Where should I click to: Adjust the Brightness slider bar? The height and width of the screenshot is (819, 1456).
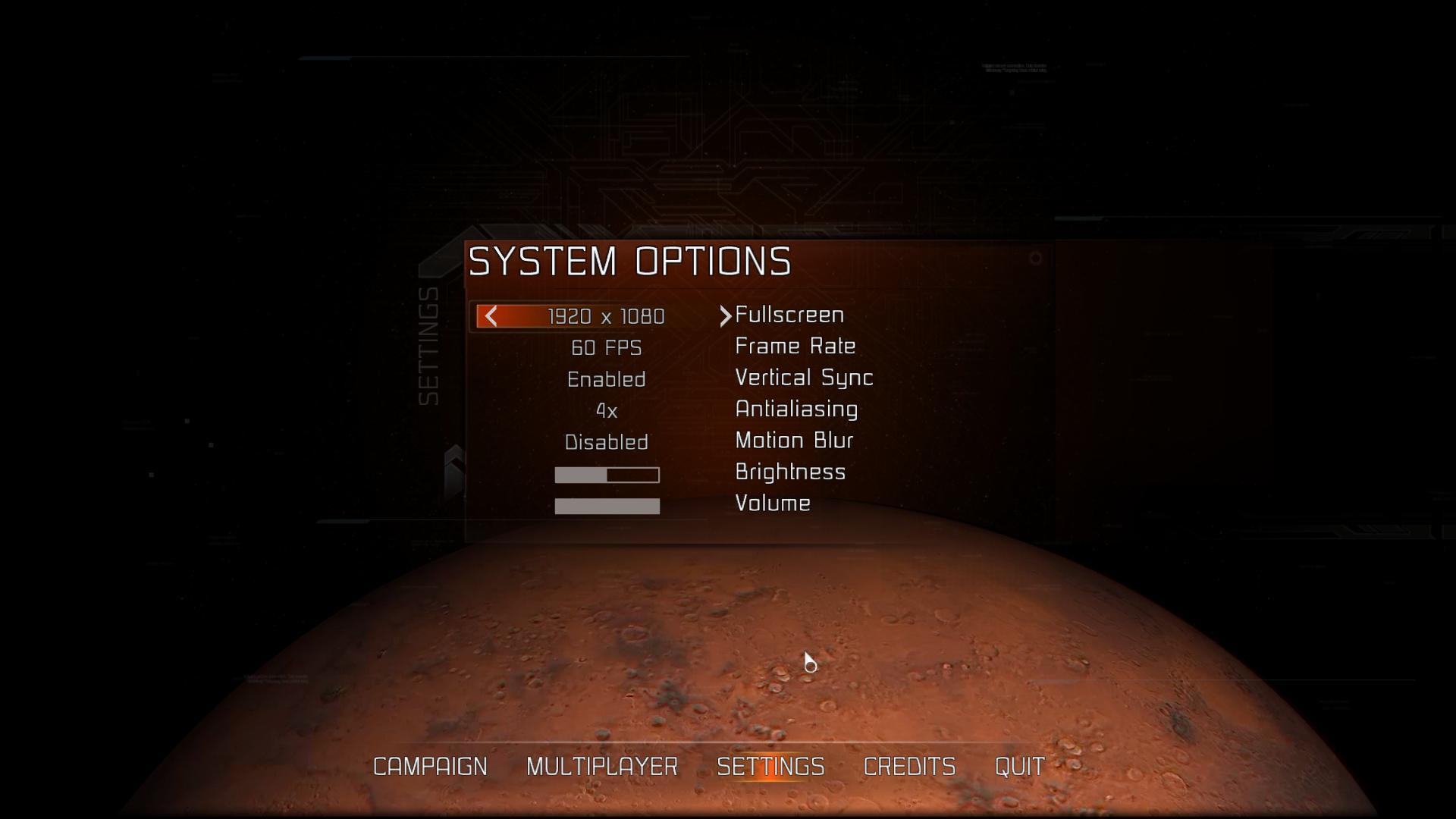point(607,475)
